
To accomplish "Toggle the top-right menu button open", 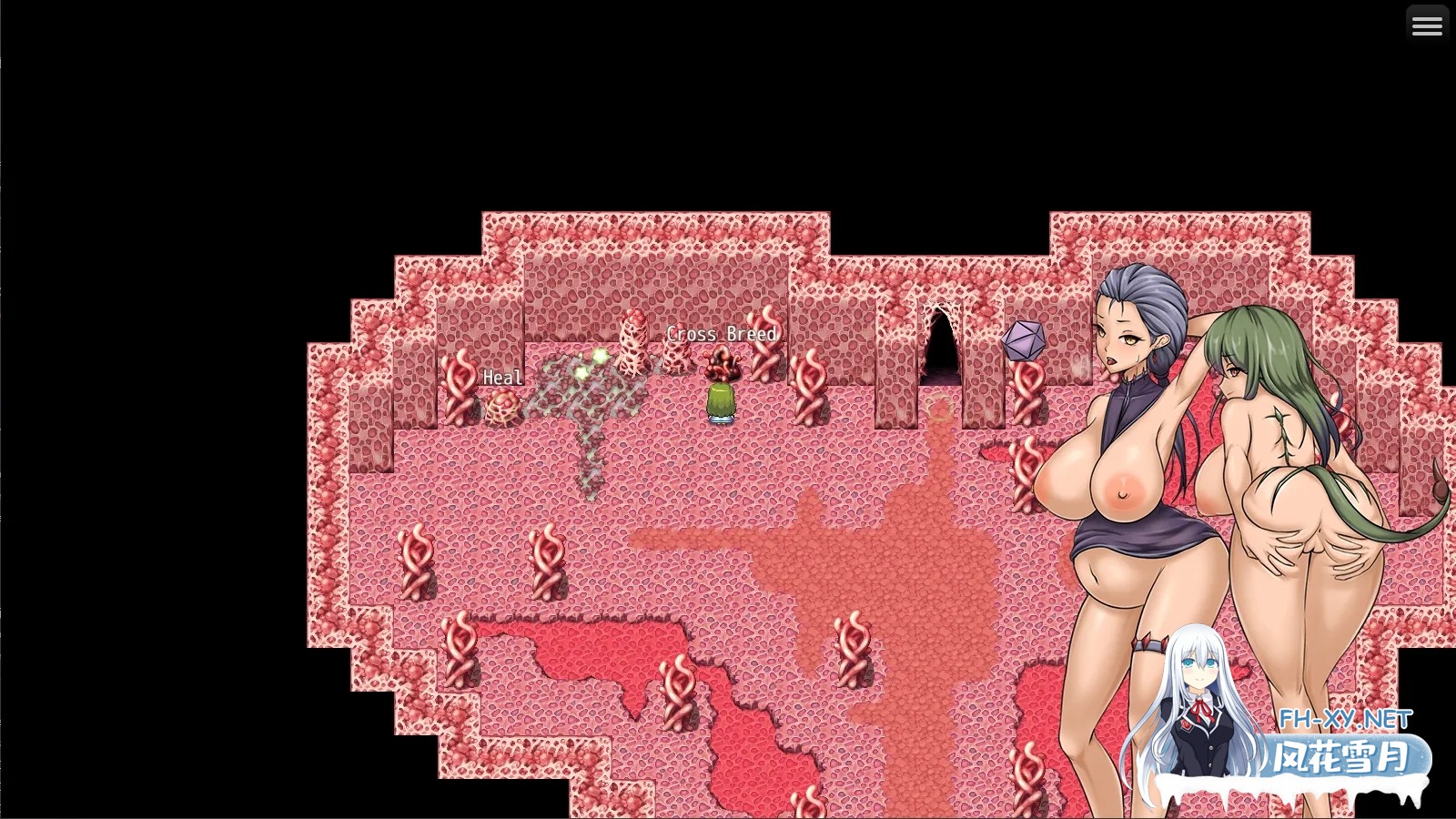I will coord(1427,25).
